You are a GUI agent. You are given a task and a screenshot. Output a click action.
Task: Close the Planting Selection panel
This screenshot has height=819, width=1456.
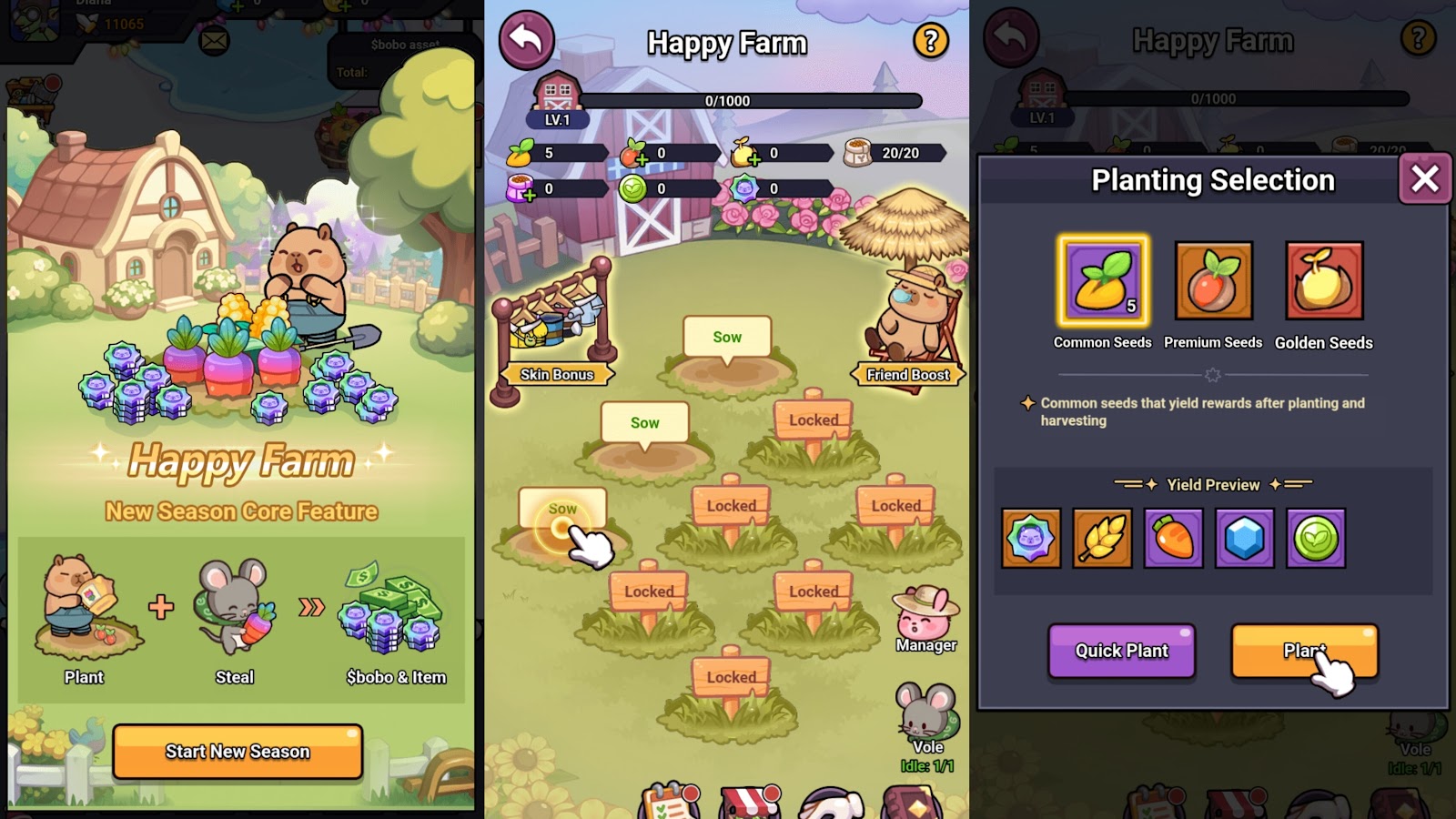click(x=1424, y=179)
